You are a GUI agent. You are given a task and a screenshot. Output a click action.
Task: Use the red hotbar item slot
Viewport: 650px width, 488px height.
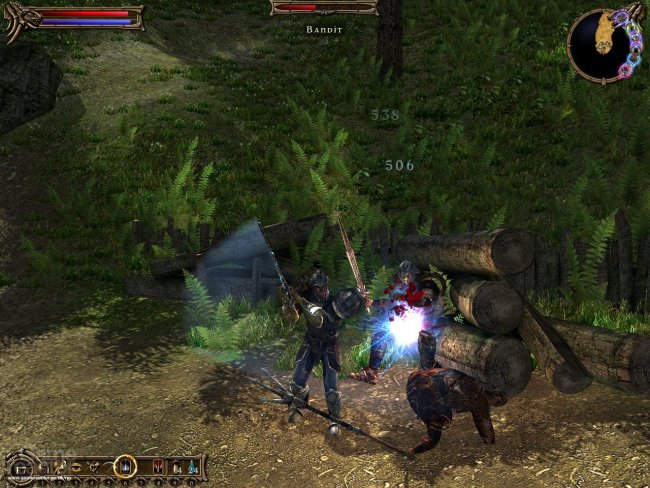[157, 466]
